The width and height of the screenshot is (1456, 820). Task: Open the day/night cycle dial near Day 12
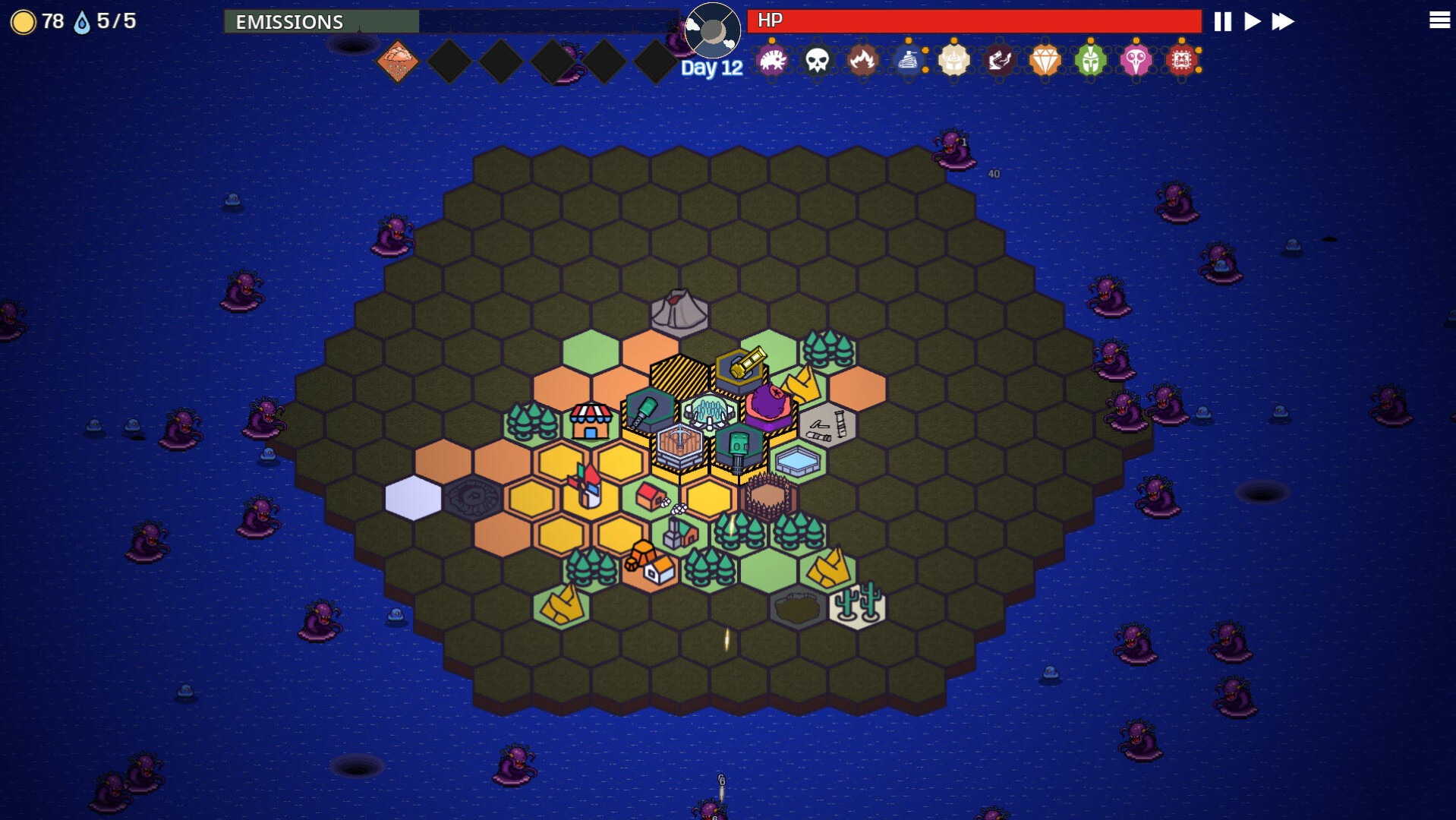click(712, 30)
